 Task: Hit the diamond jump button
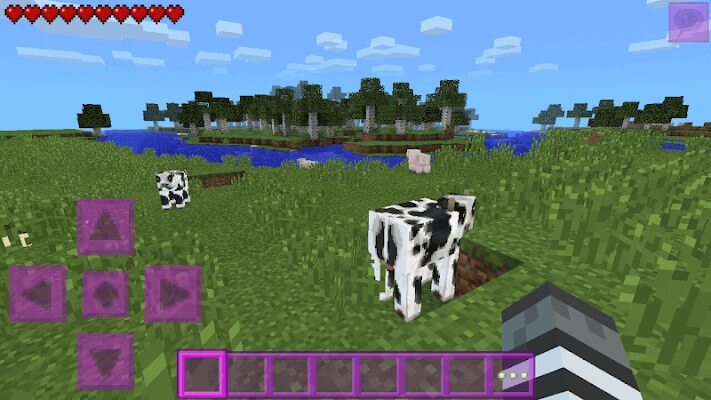click(105, 293)
